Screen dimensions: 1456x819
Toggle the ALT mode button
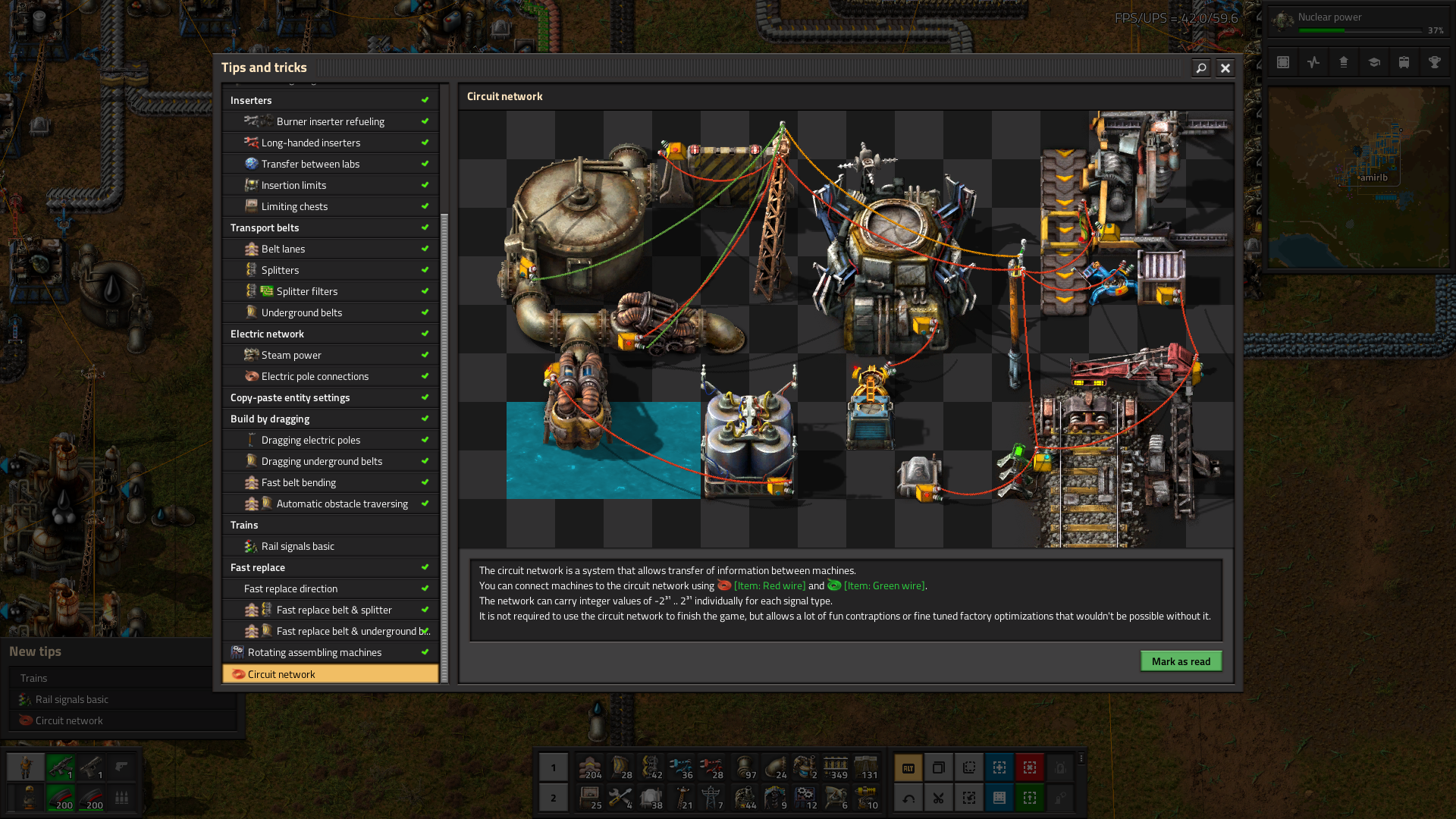(908, 767)
